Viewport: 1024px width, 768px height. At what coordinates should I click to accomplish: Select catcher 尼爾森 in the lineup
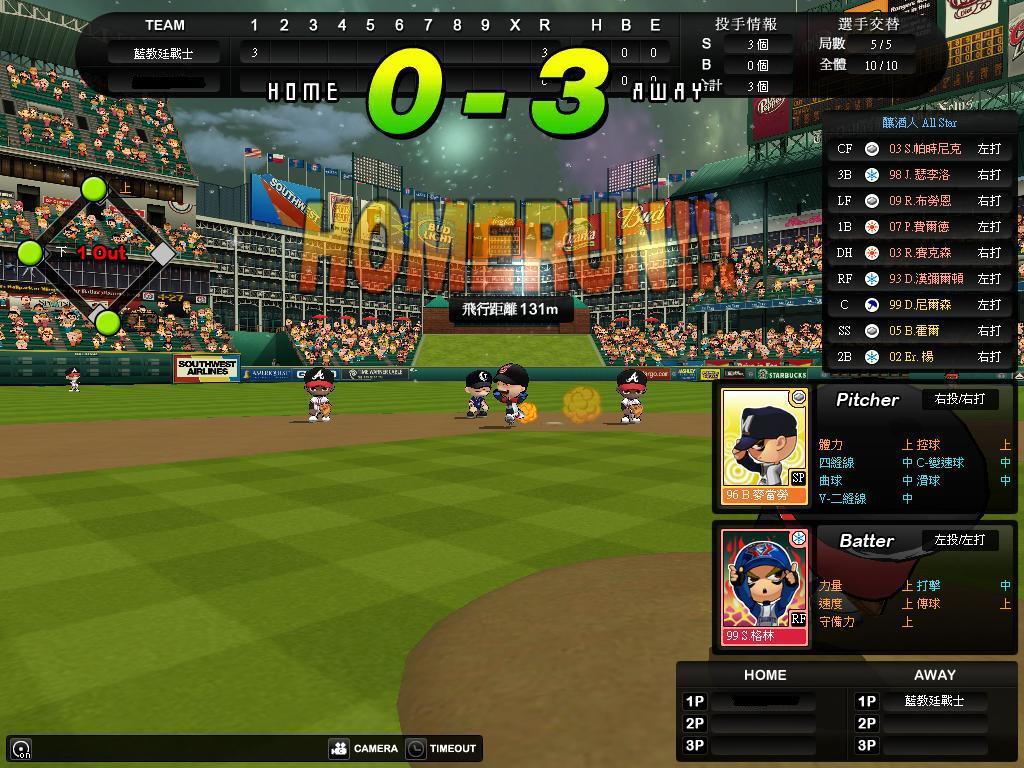click(x=919, y=305)
